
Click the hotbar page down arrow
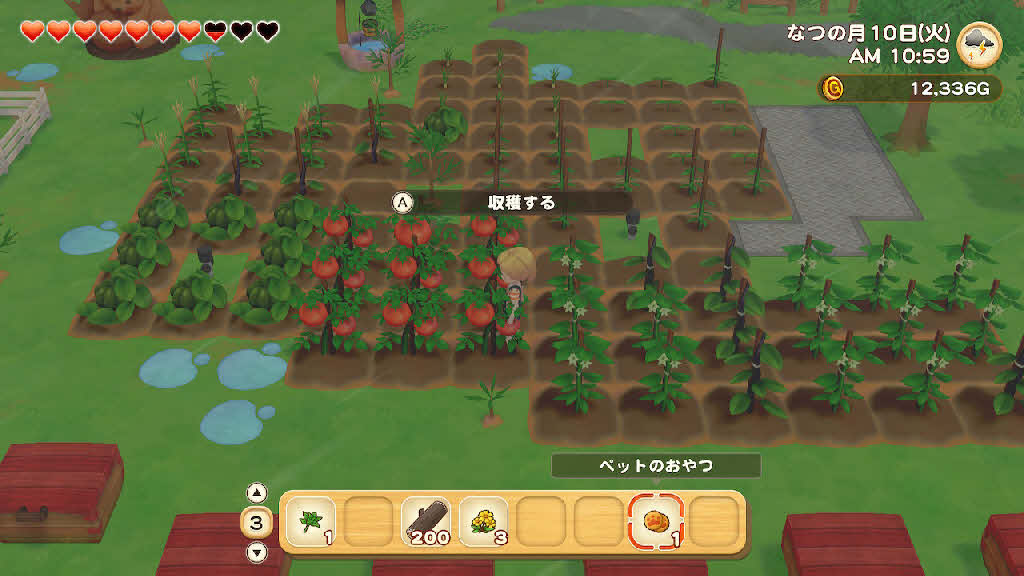(x=257, y=551)
